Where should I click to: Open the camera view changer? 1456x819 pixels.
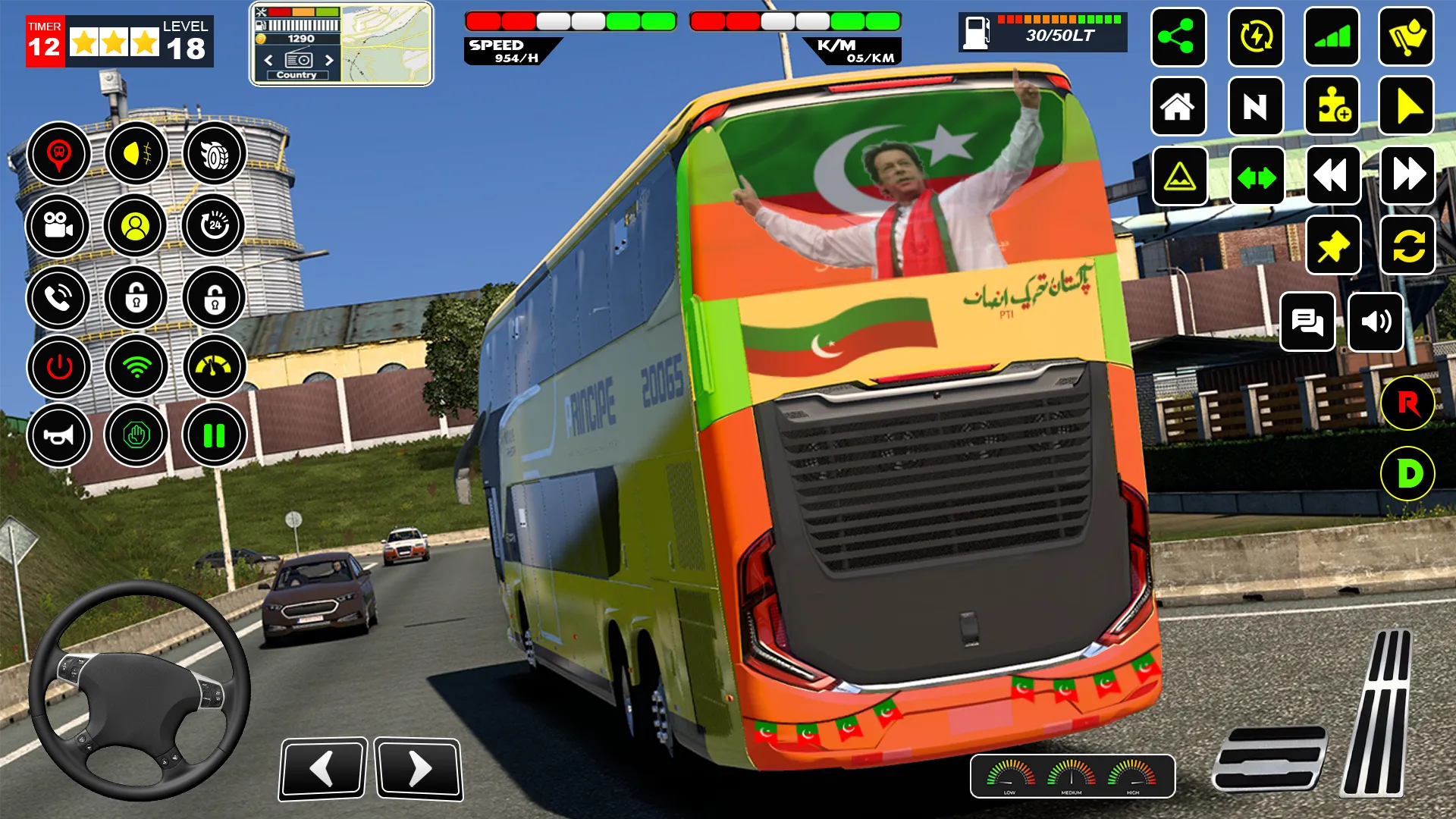58,226
